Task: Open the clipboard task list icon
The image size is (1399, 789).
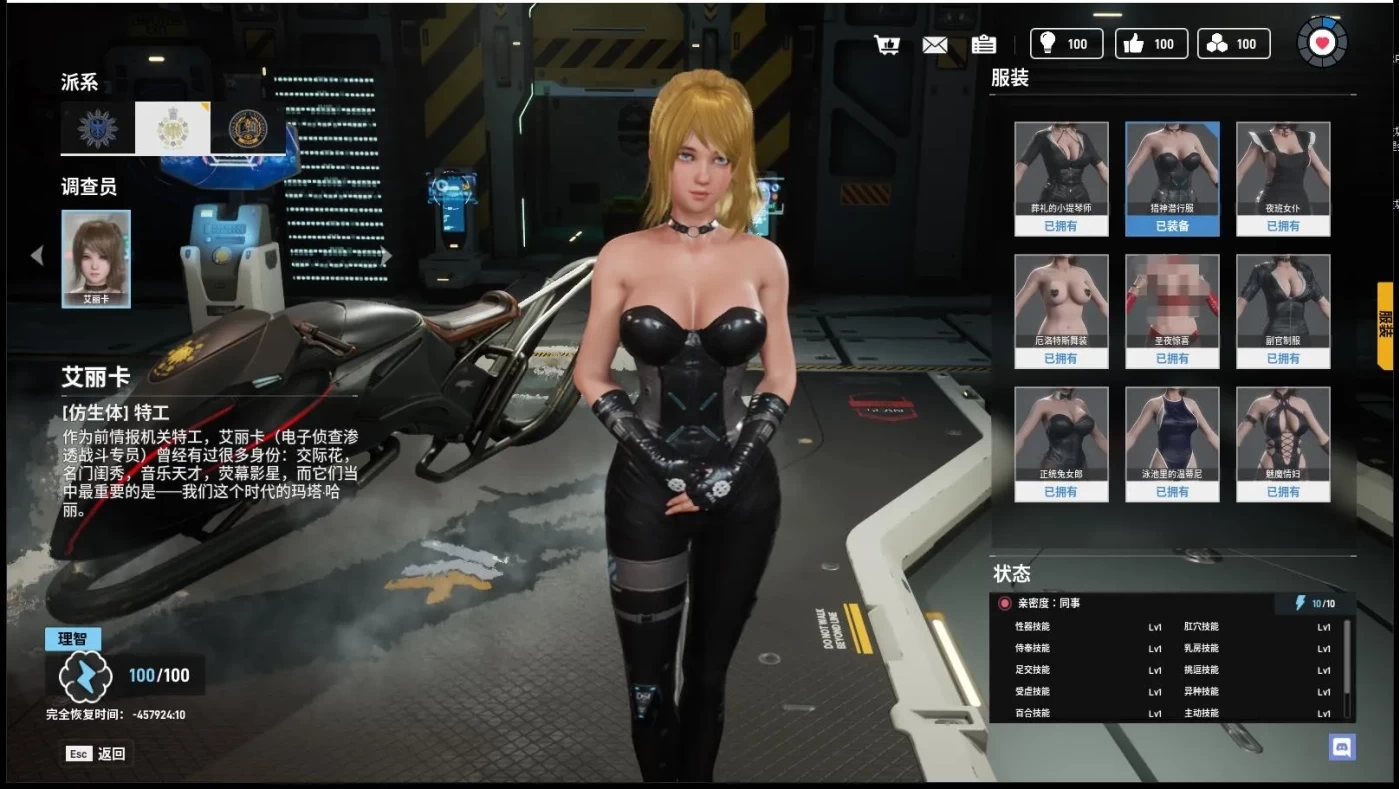Action: click(983, 44)
